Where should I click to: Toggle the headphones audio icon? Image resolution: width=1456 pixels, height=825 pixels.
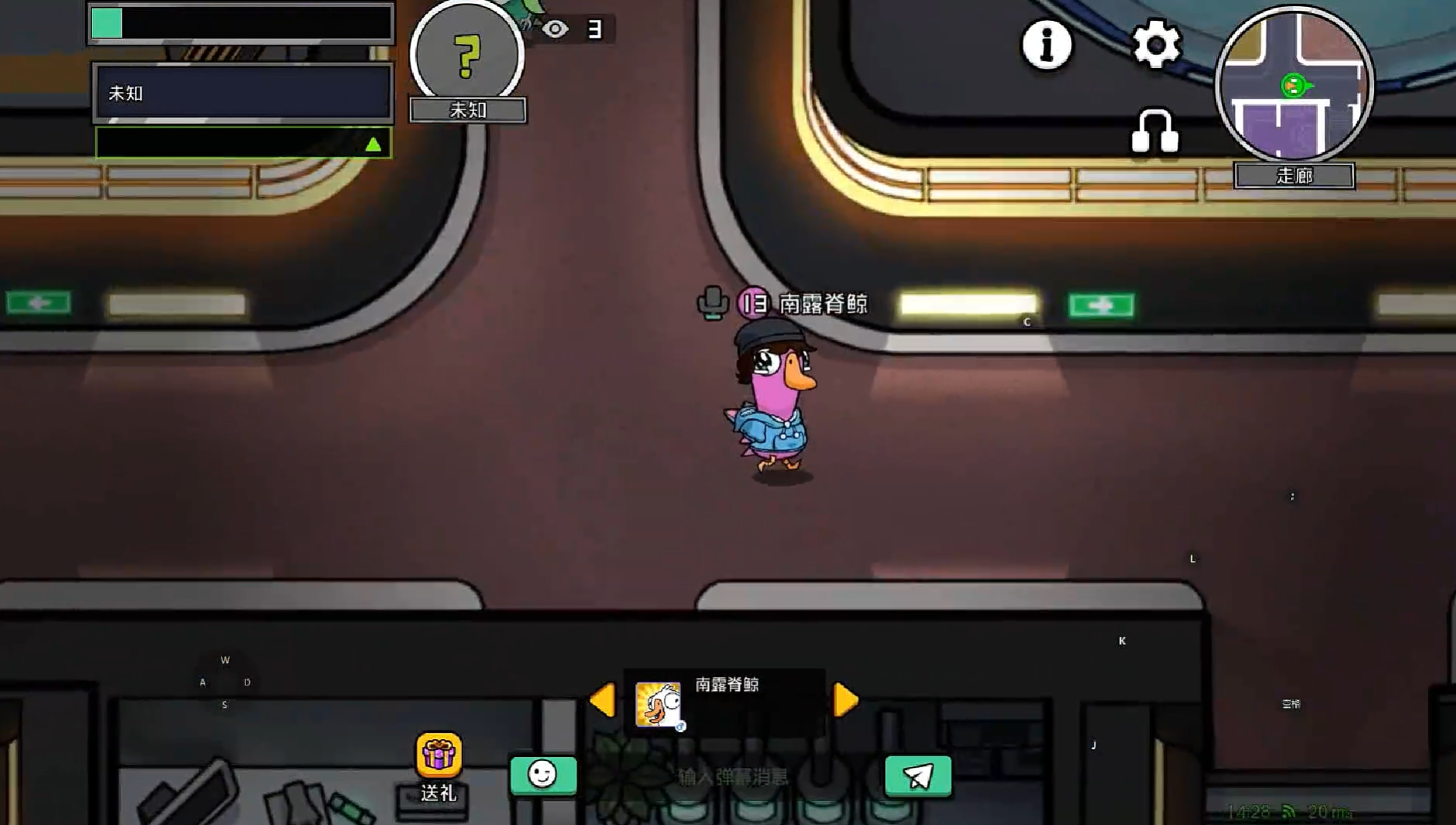[1154, 131]
